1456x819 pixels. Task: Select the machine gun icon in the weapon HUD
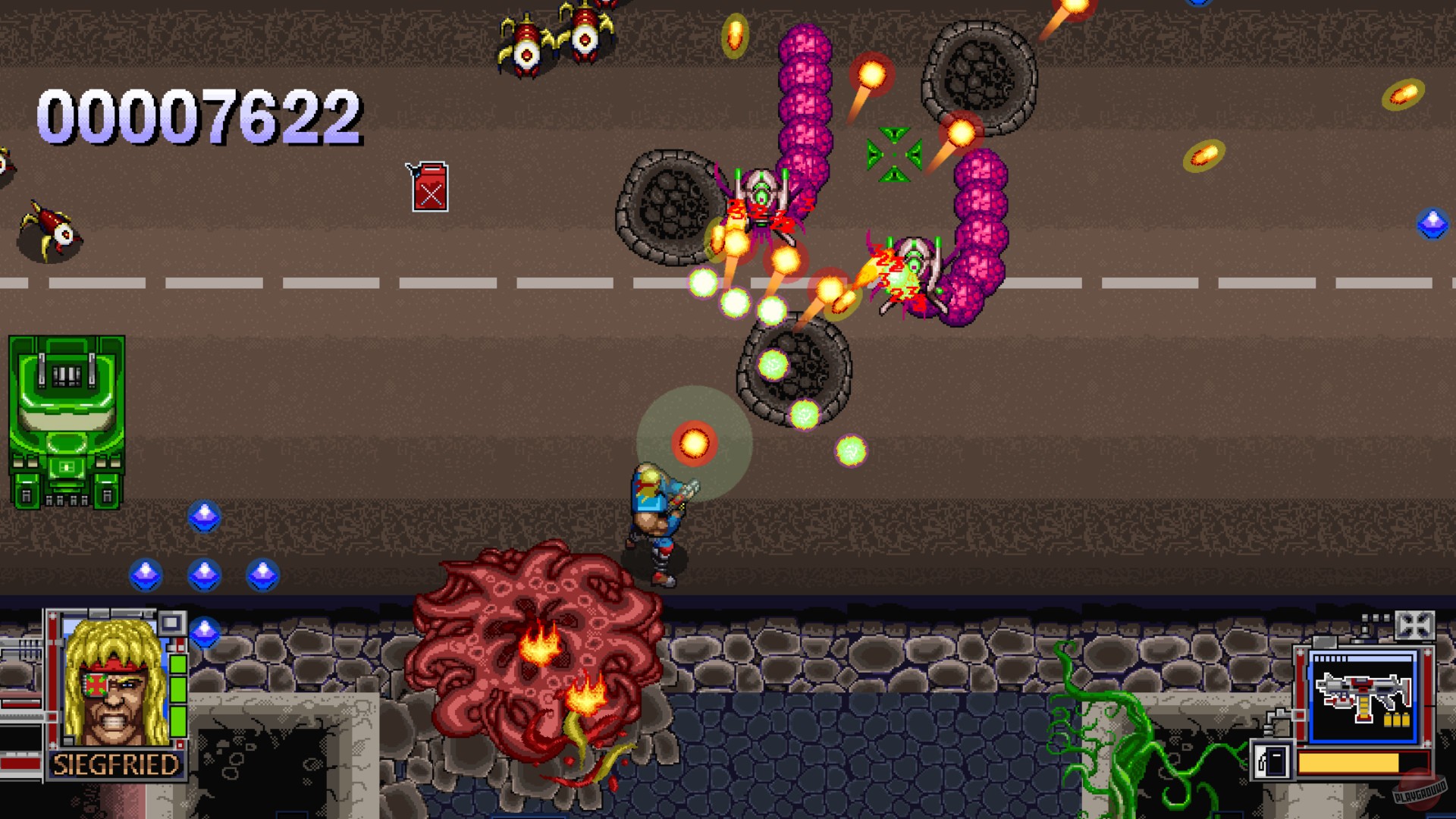click(1363, 695)
